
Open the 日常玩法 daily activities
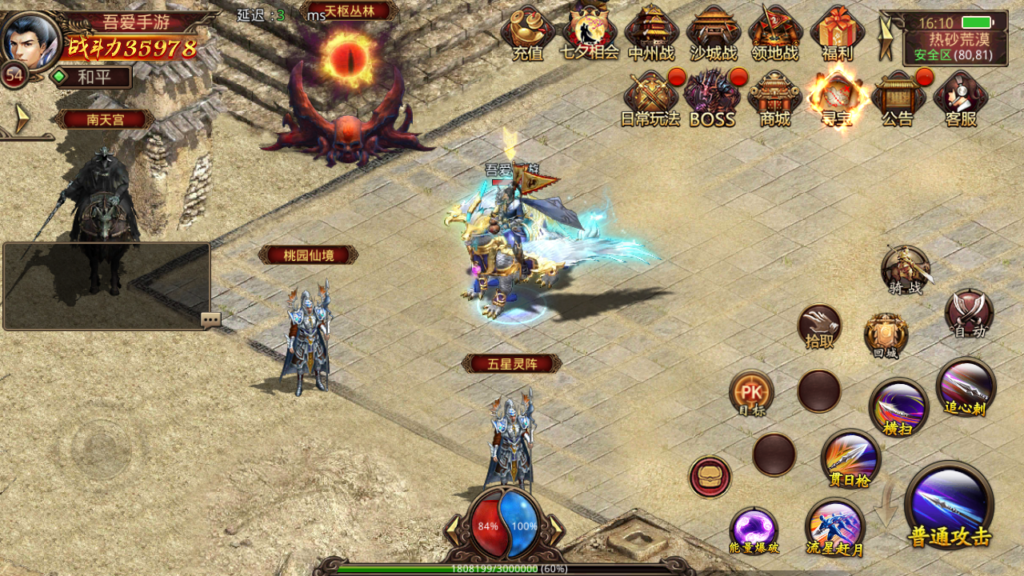click(x=651, y=98)
